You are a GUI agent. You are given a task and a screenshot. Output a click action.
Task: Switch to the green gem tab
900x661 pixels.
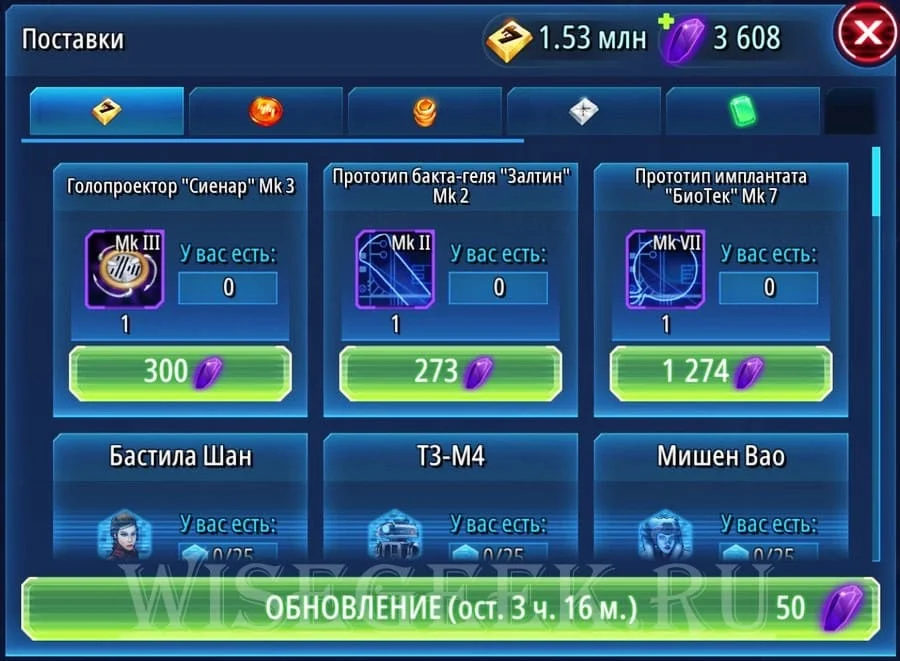741,112
